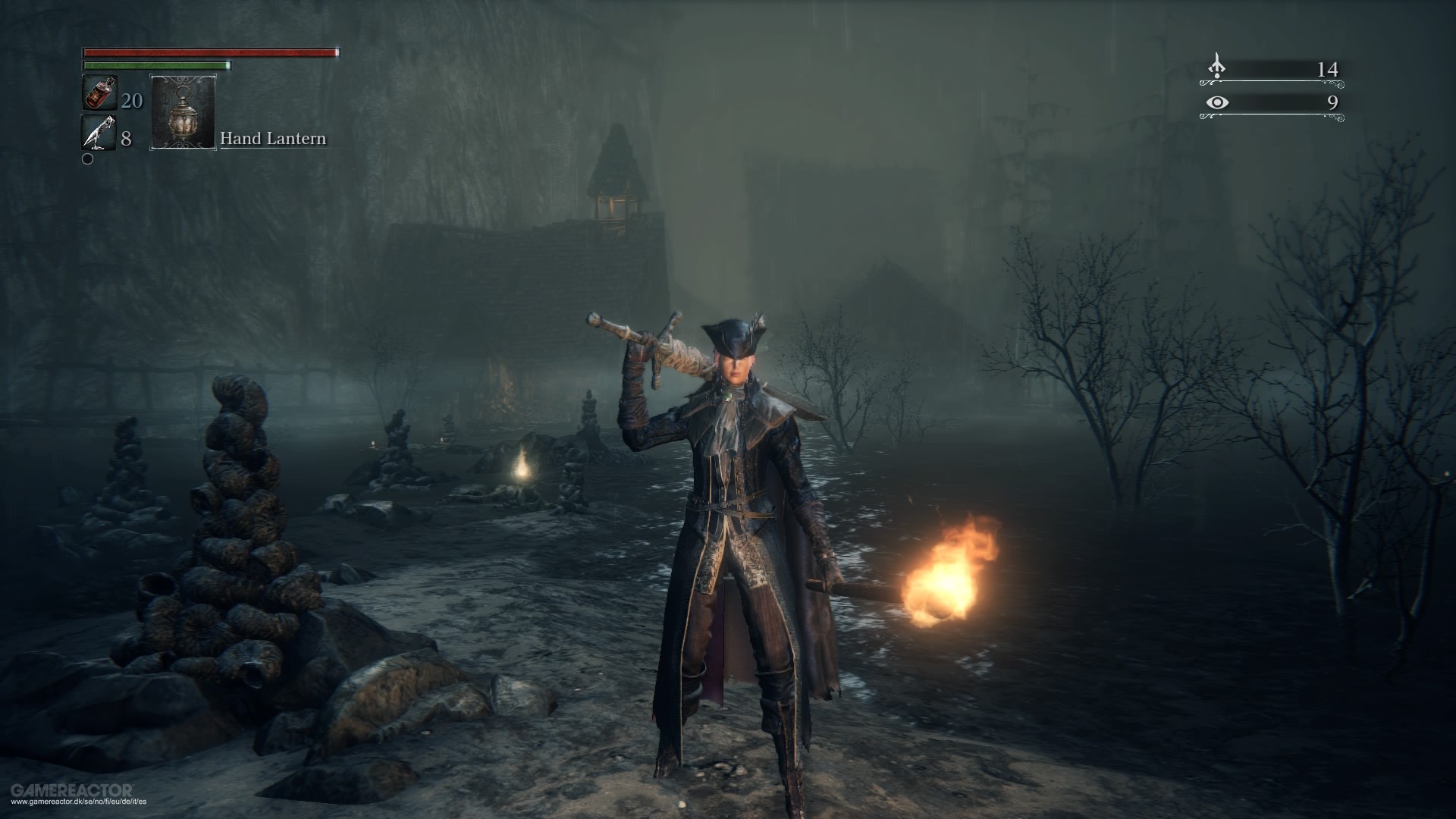Image resolution: width=1456 pixels, height=819 pixels.
Task: Click the eye icon next to the 9
Action: [1217, 103]
